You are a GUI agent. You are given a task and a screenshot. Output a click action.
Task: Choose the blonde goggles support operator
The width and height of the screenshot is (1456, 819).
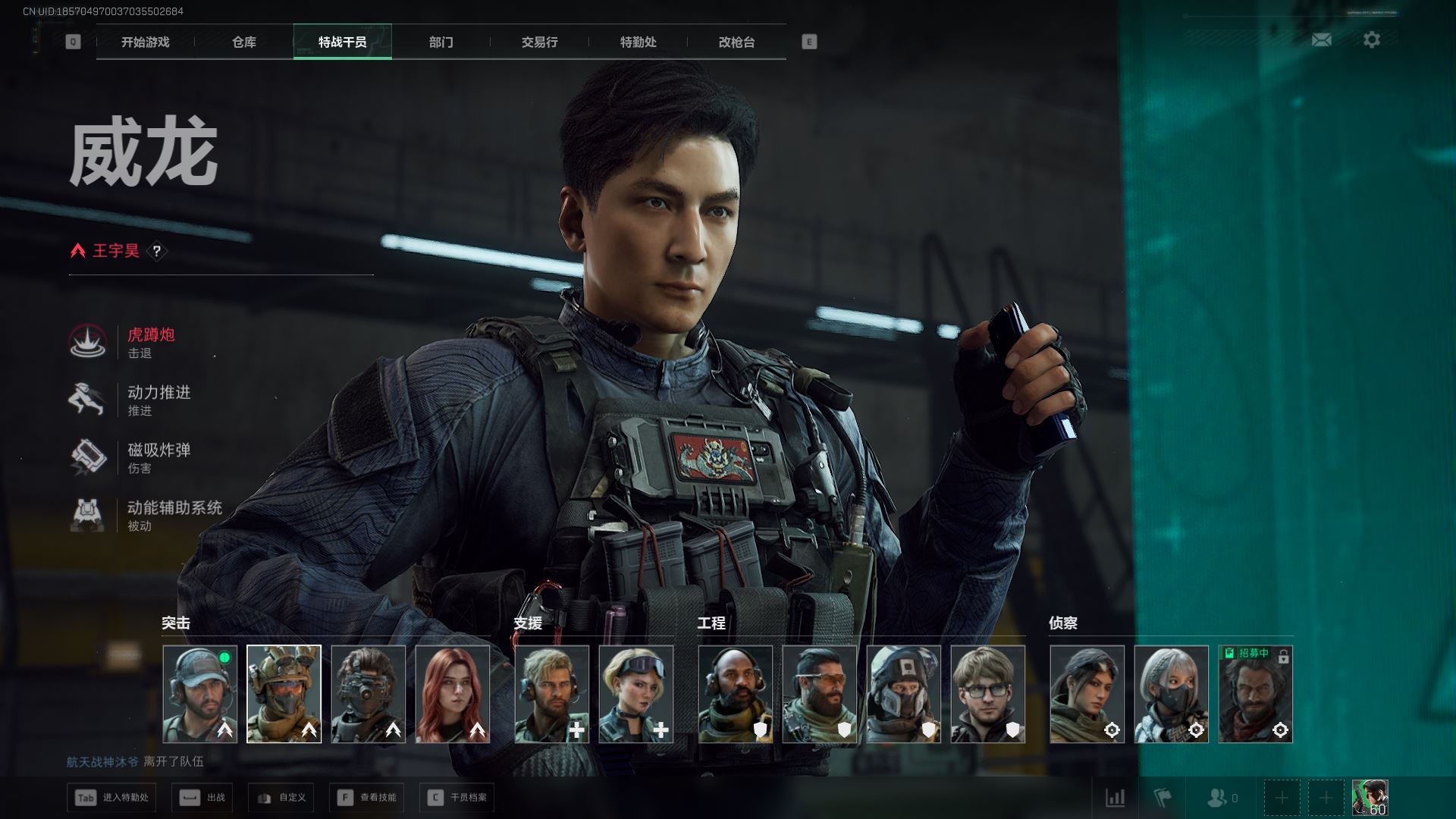(x=635, y=694)
